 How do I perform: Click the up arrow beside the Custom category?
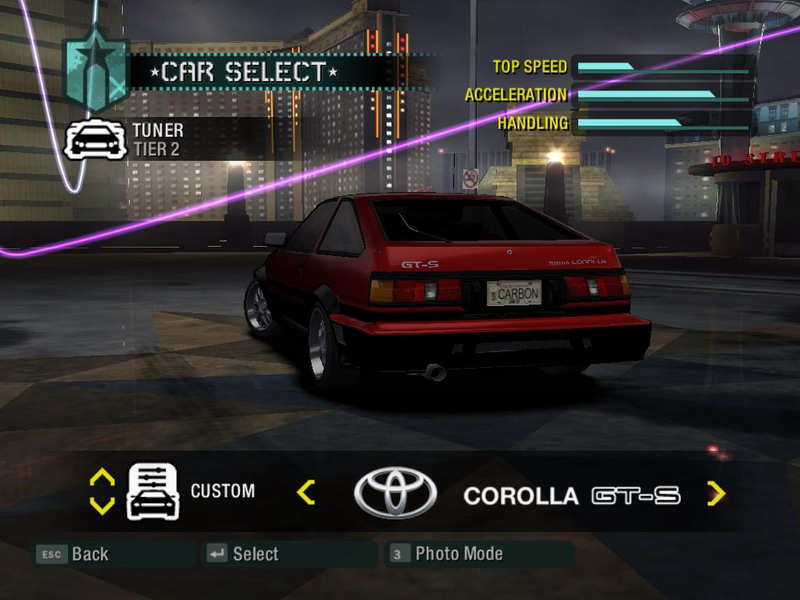[x=102, y=478]
